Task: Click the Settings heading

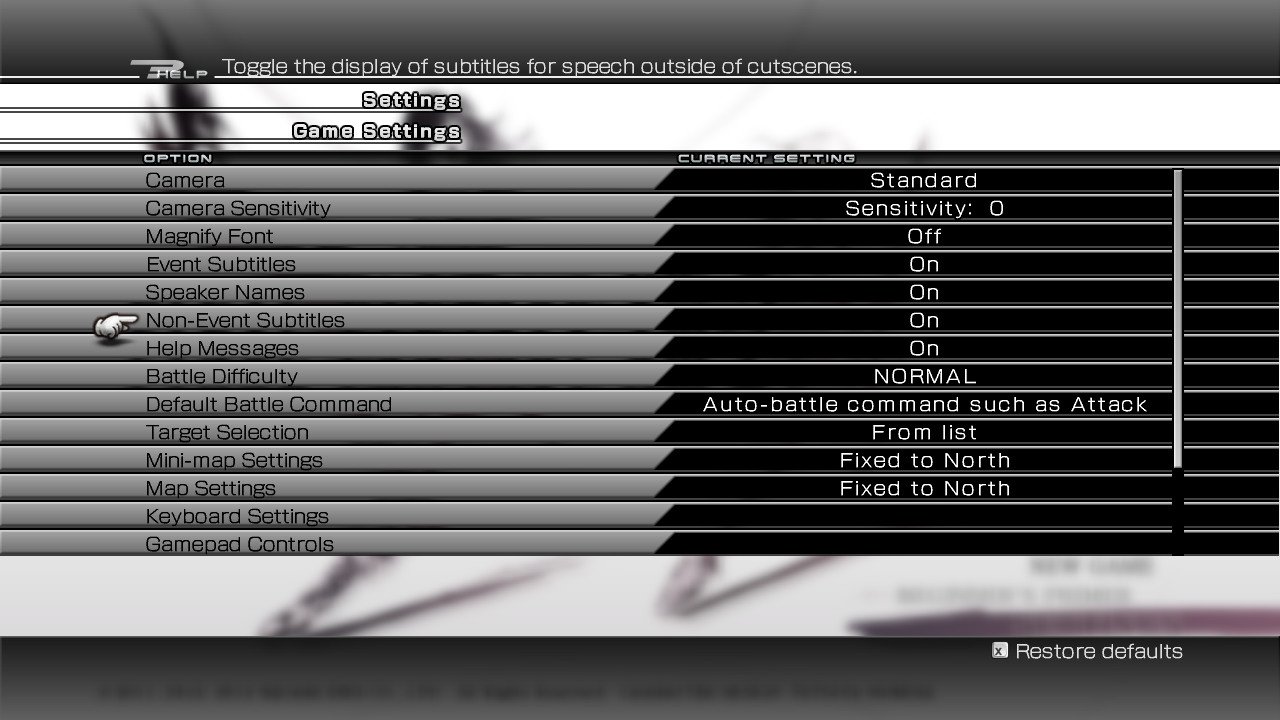Action: pyautogui.click(x=411, y=100)
